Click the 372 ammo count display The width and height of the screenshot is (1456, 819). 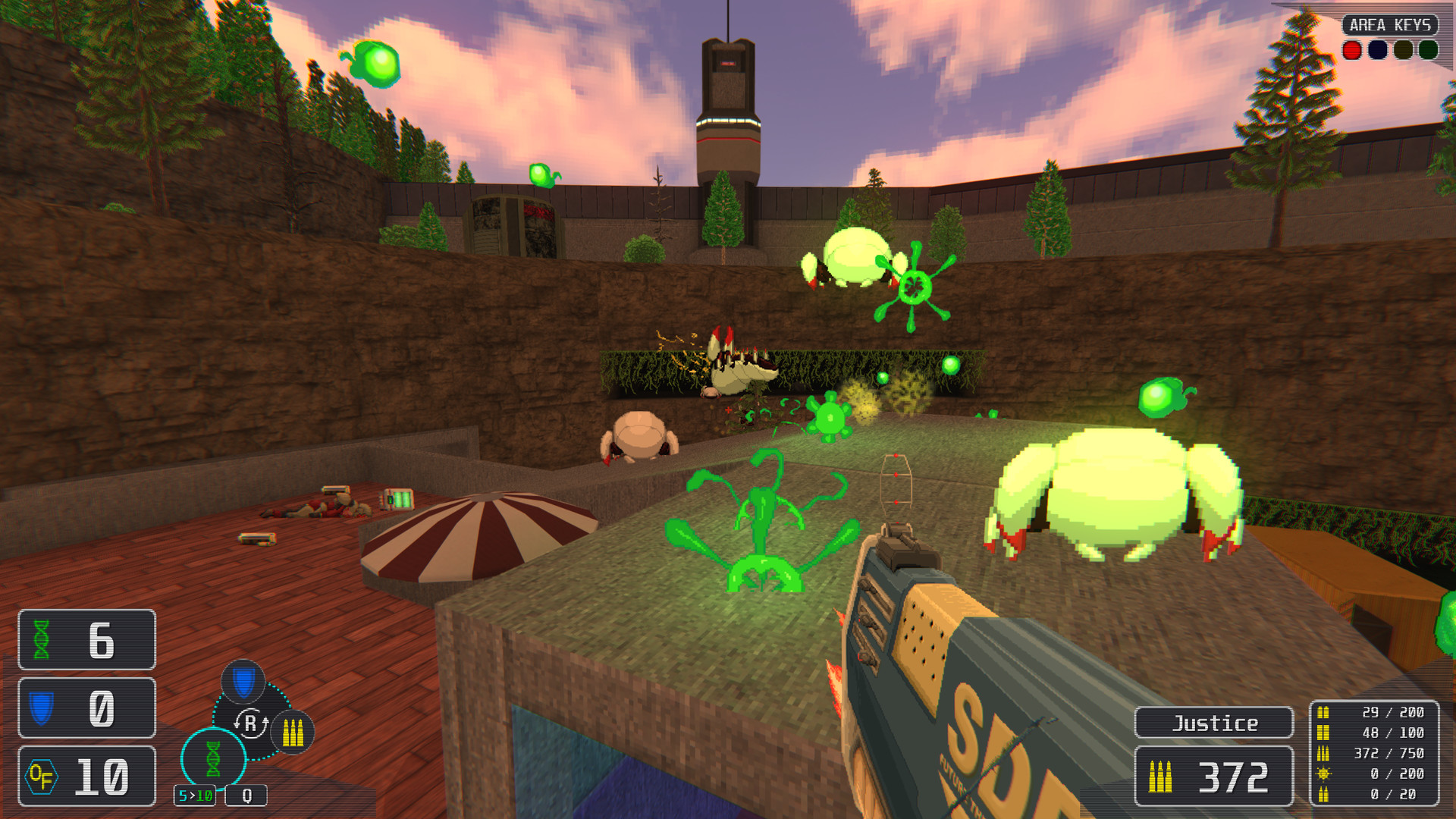tap(1213, 776)
